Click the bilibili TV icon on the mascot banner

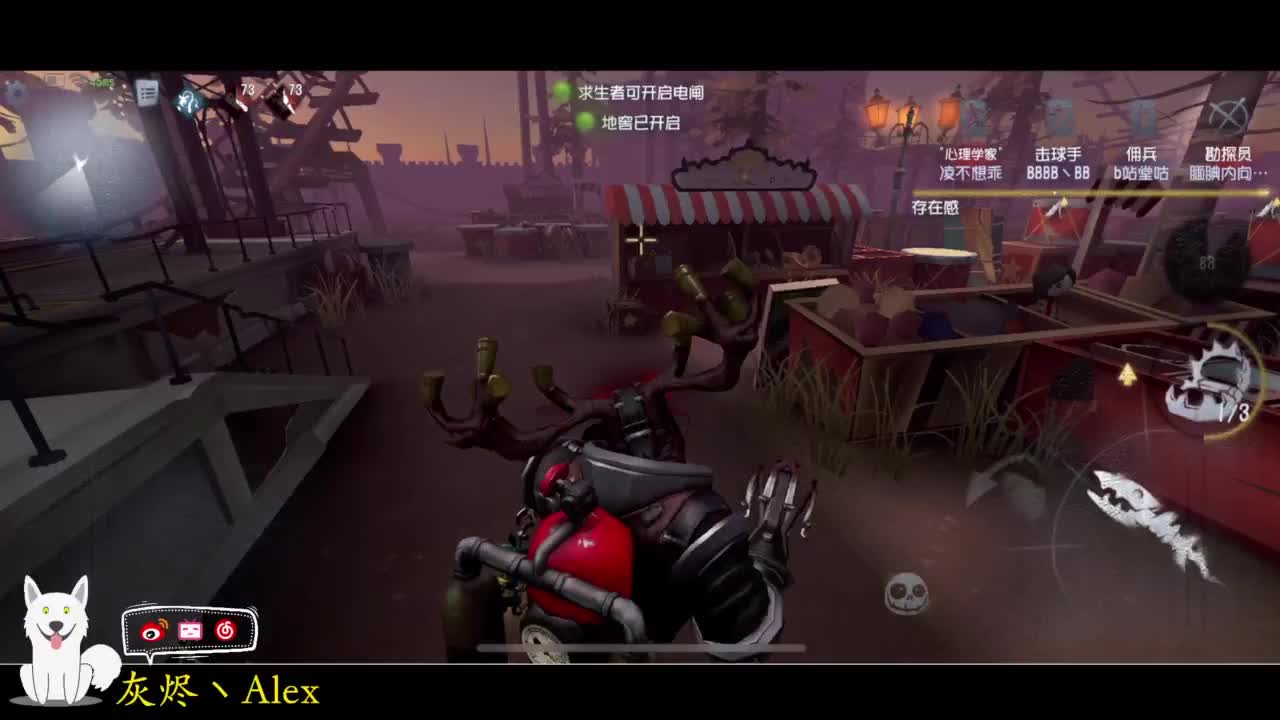click(190, 630)
